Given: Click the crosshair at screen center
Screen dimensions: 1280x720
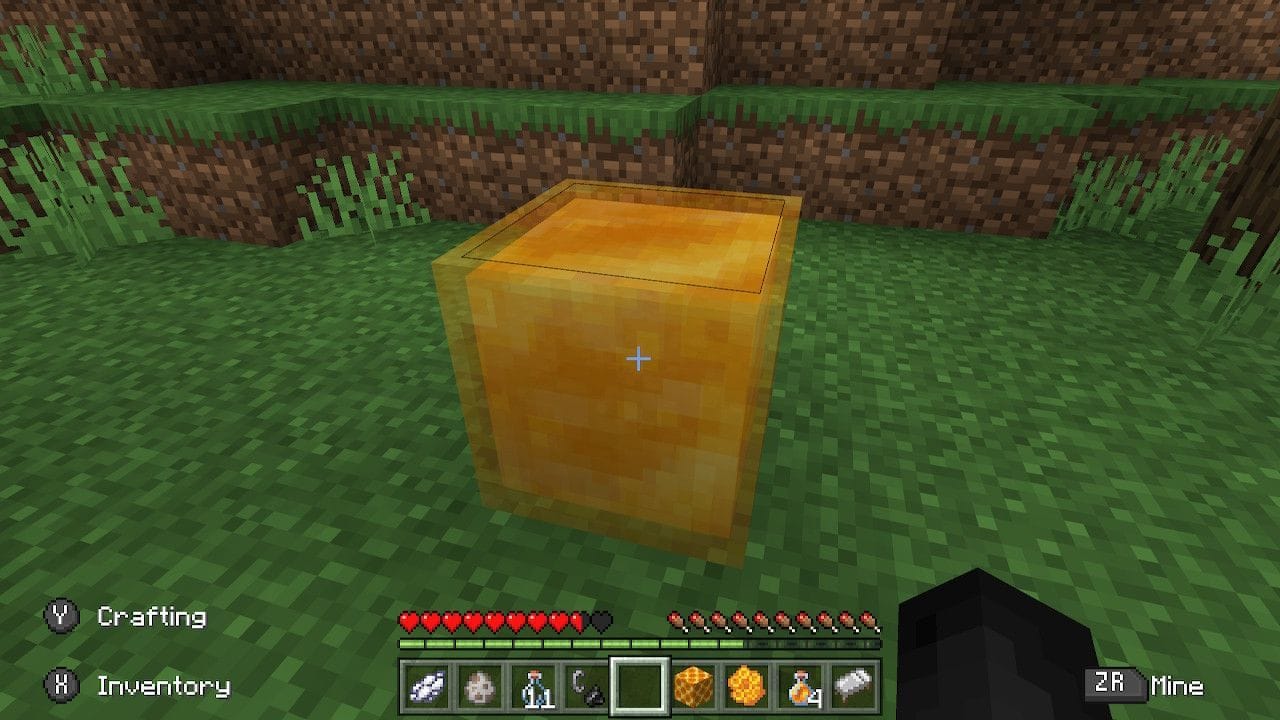Looking at the screenshot, I should (637, 356).
